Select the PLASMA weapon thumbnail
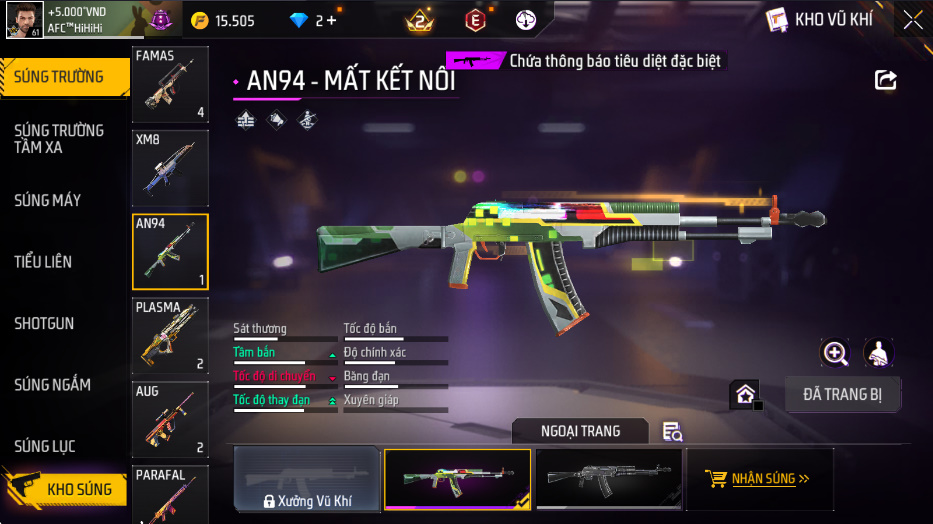Viewport: 933px width, 524px height. [x=170, y=335]
